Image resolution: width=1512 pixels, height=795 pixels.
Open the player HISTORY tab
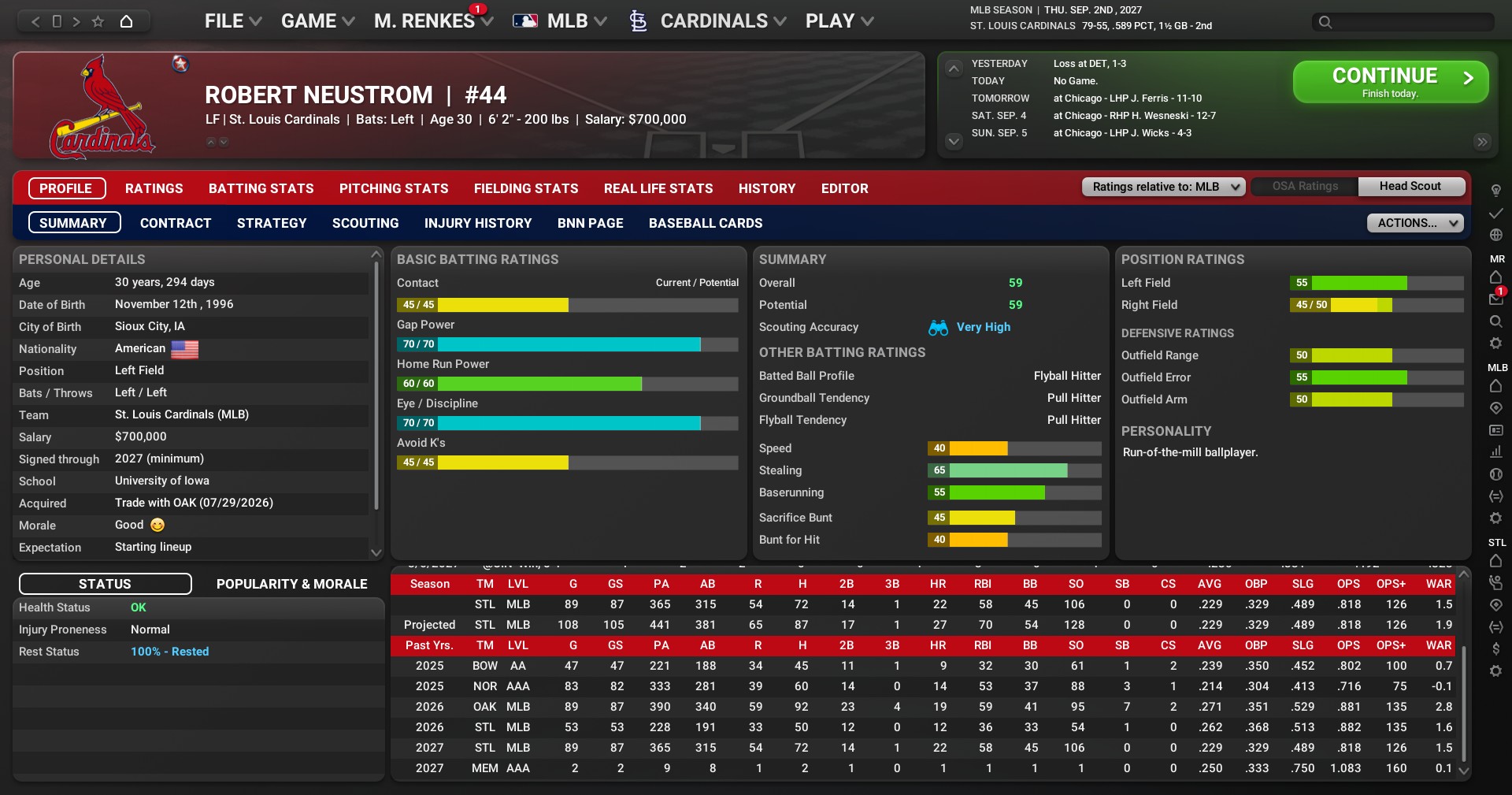coord(766,188)
